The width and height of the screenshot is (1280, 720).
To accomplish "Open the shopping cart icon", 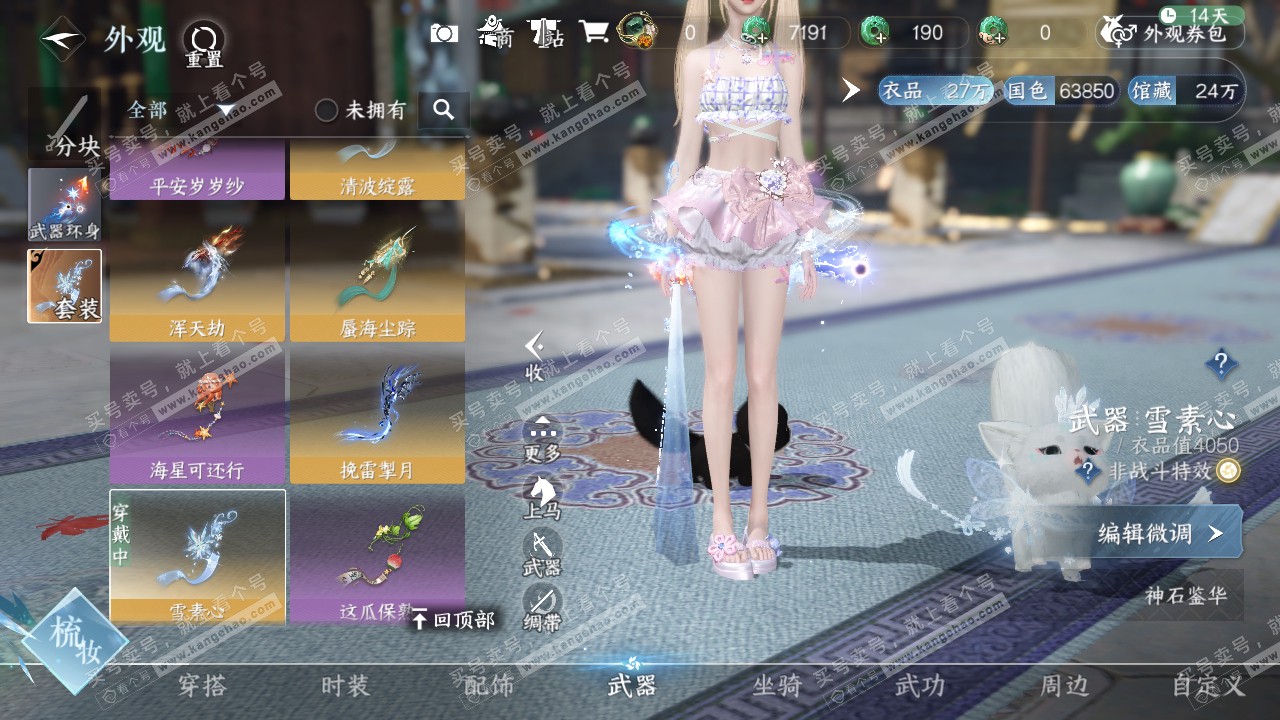I will (594, 33).
